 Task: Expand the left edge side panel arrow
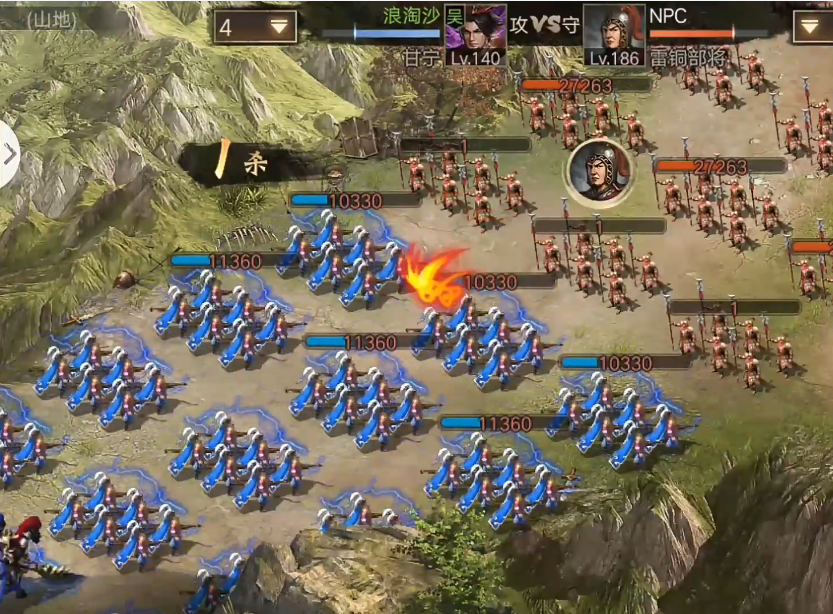point(10,155)
